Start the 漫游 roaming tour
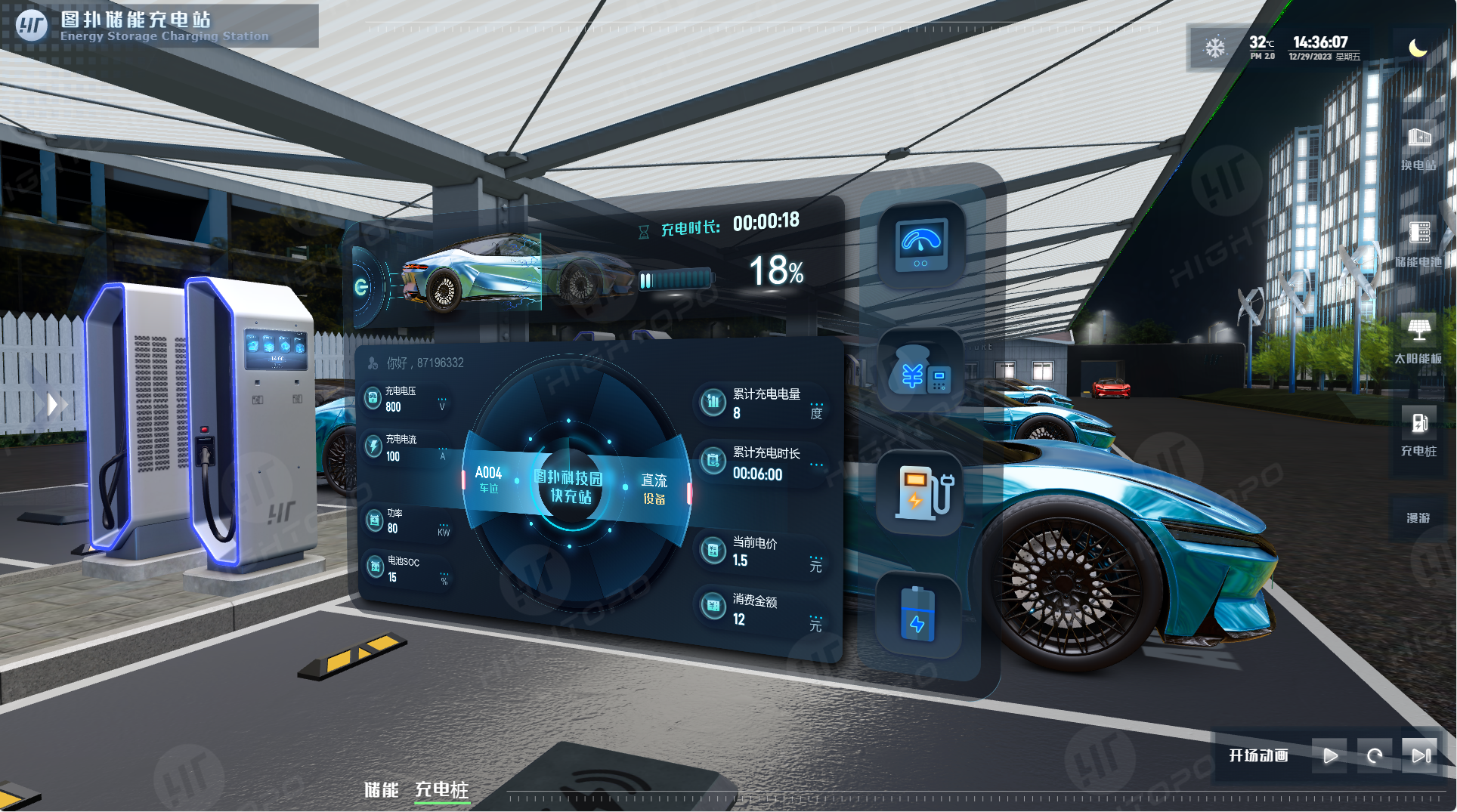1457x812 pixels. [1418, 517]
